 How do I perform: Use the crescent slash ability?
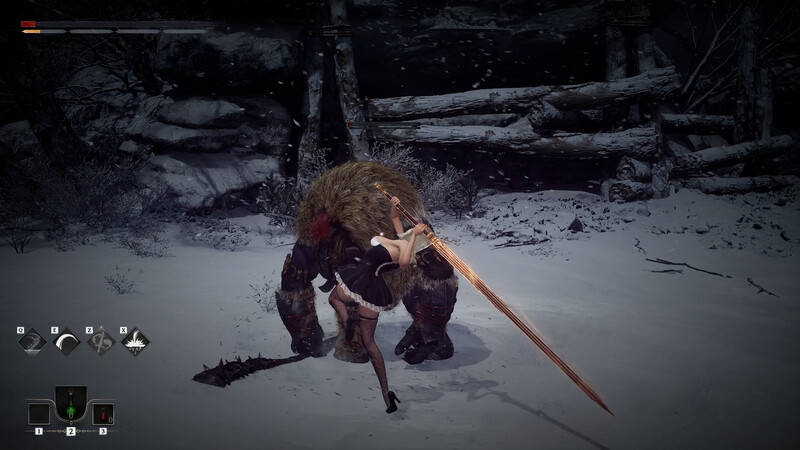tap(67, 342)
